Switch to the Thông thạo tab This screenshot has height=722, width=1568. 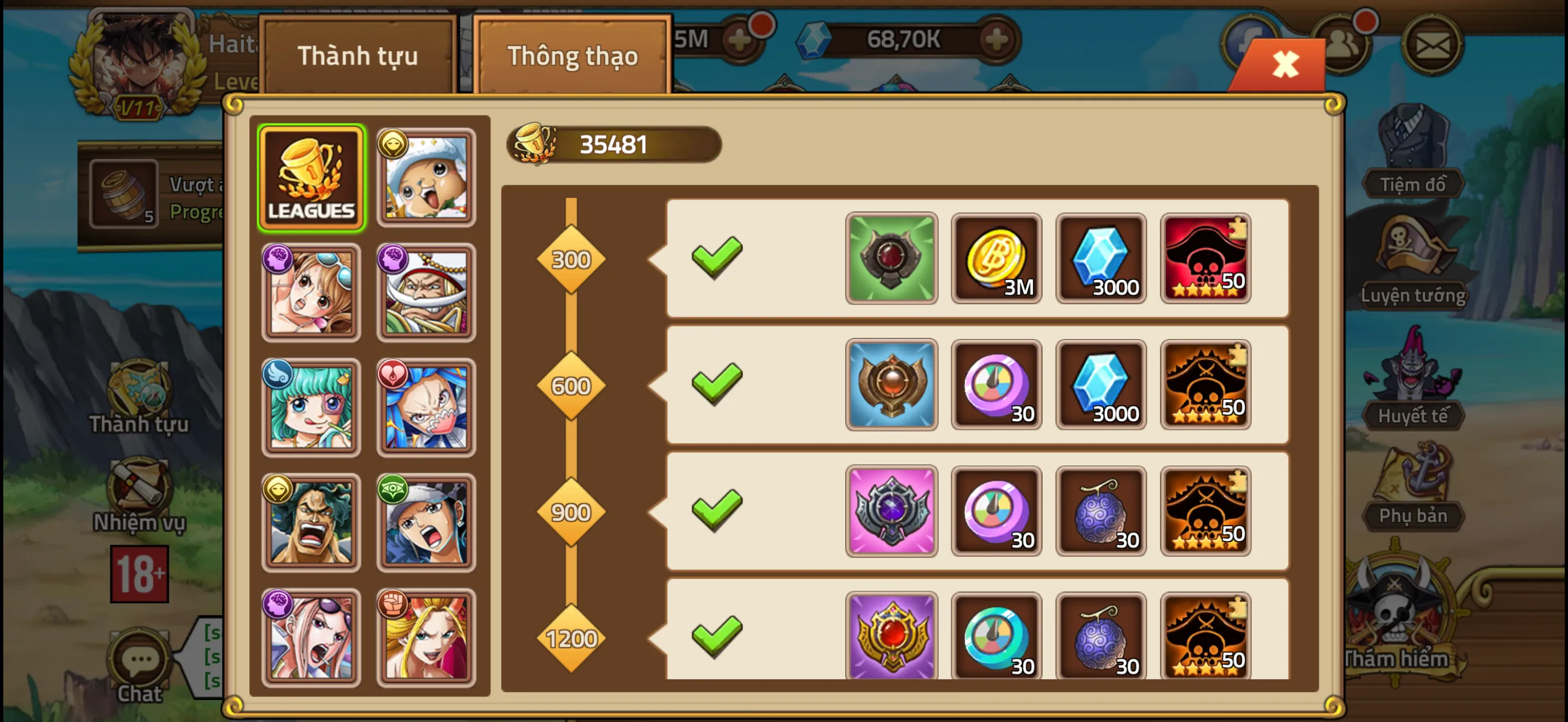point(572,55)
